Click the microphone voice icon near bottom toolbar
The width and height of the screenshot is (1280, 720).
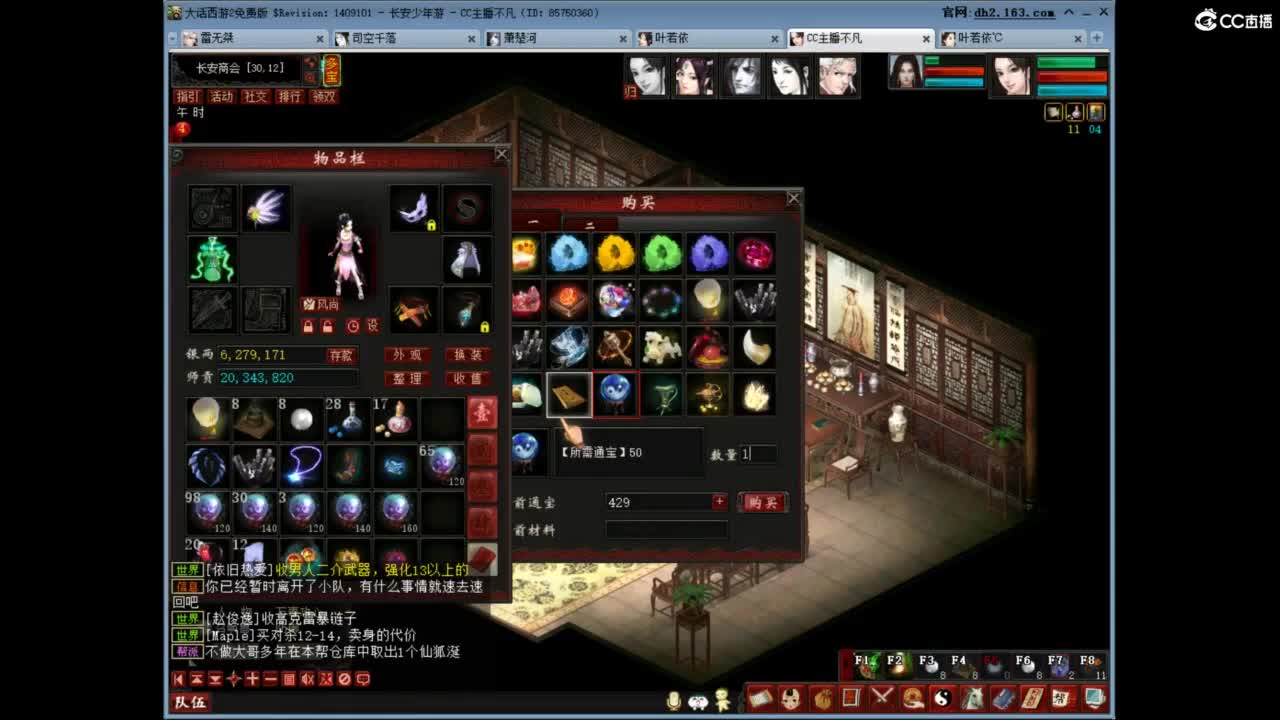pos(675,698)
